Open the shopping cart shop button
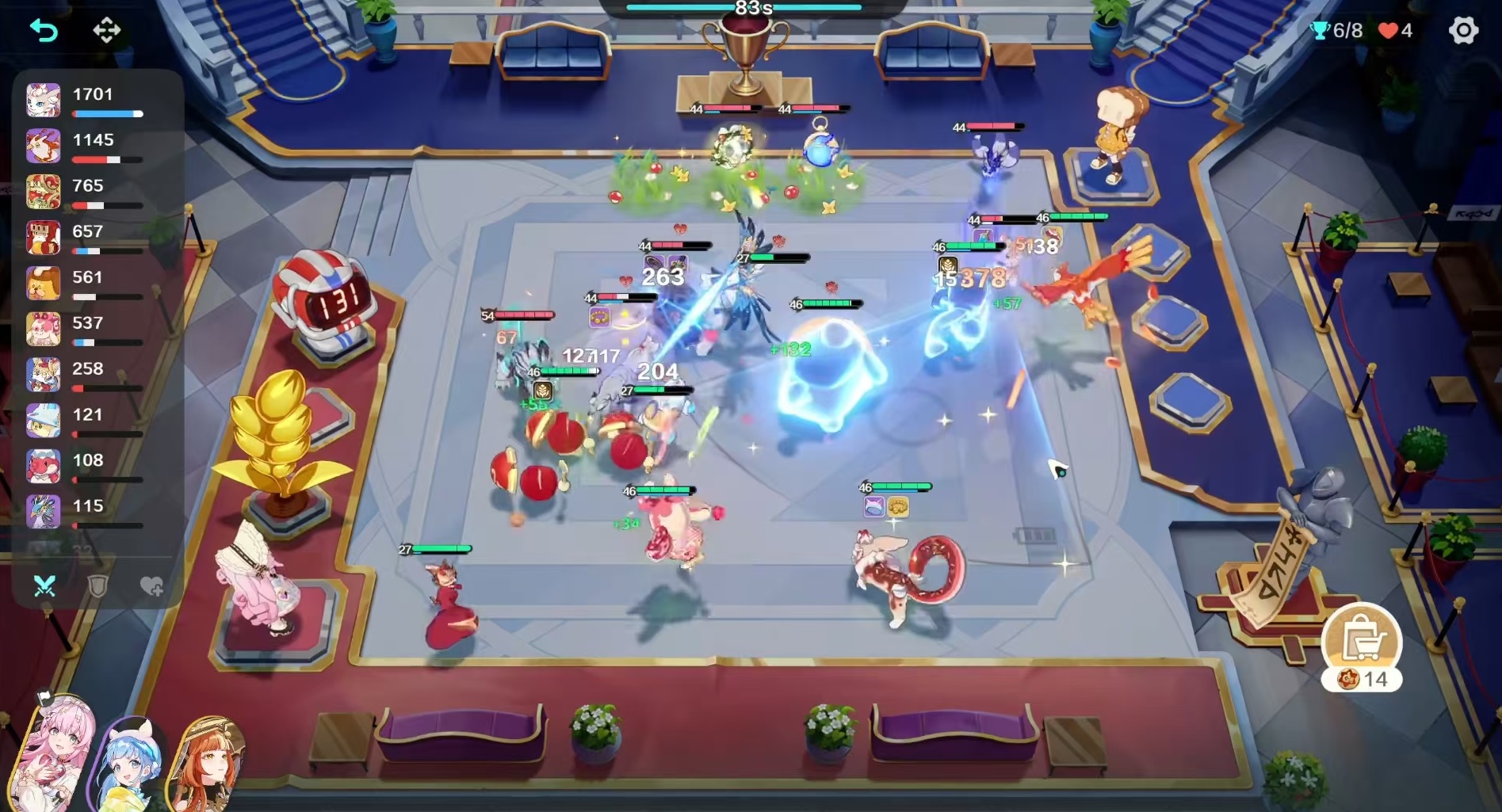Image resolution: width=1502 pixels, height=812 pixels. [x=1362, y=641]
